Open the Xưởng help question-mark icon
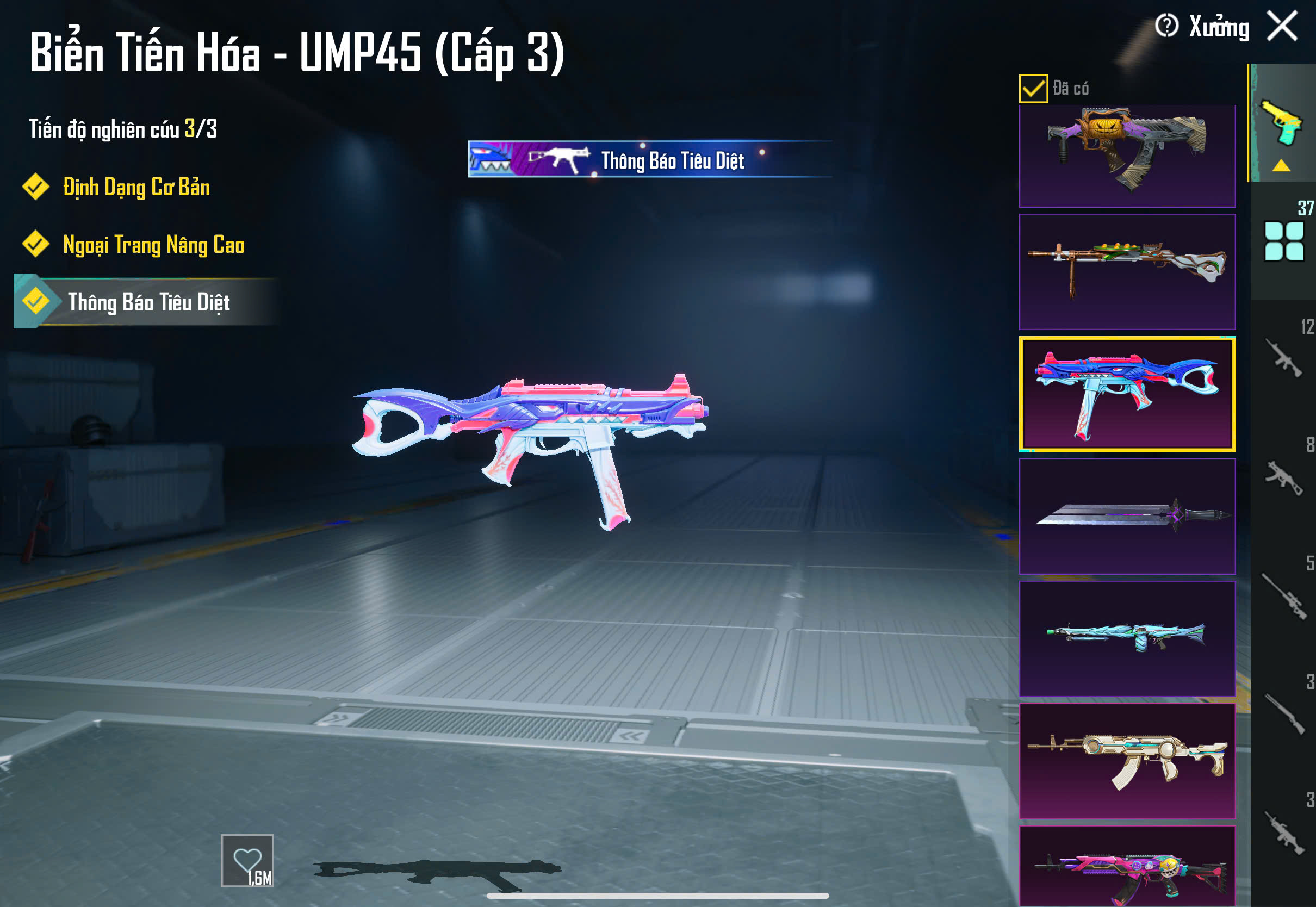Image resolution: width=1316 pixels, height=907 pixels. click(1166, 26)
